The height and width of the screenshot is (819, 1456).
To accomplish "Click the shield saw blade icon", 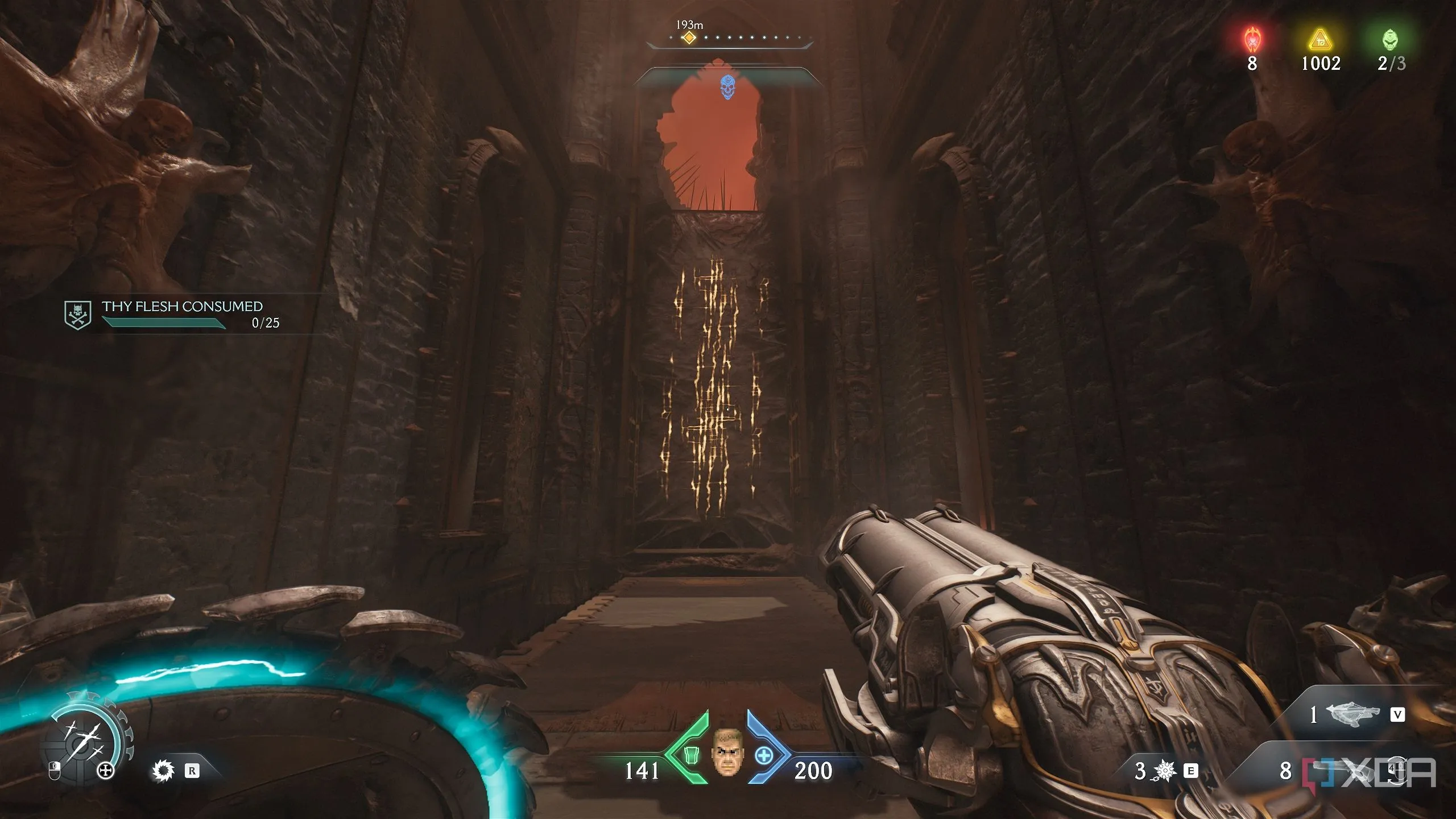I will [x=163, y=771].
